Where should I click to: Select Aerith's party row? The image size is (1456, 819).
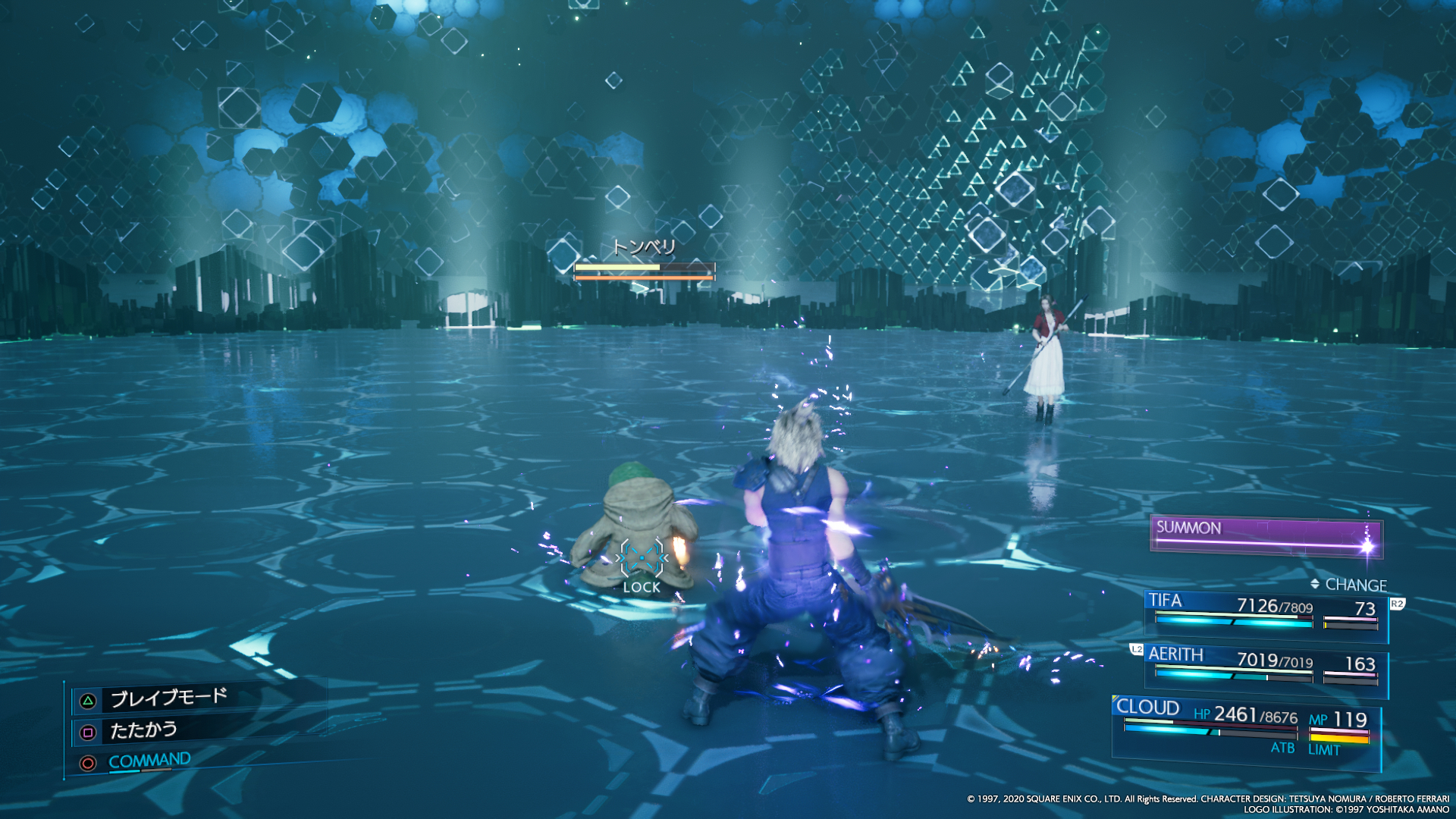[x=1265, y=666]
